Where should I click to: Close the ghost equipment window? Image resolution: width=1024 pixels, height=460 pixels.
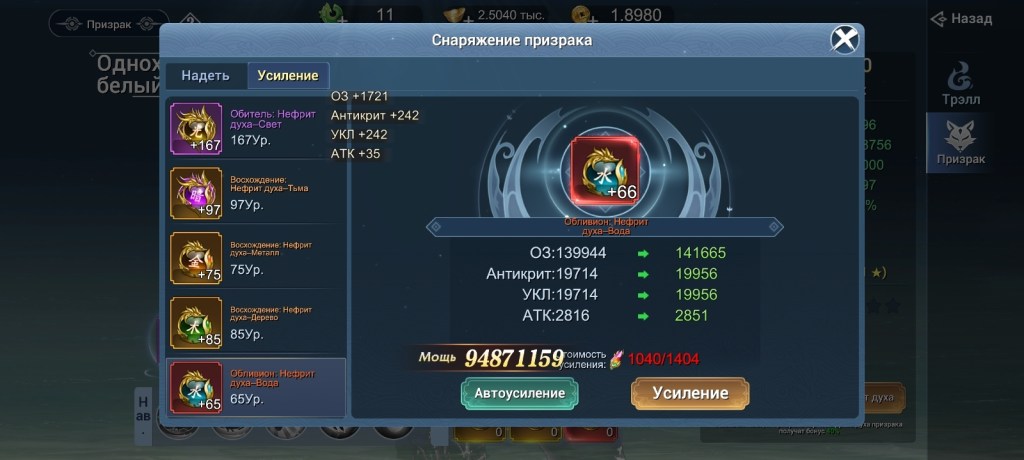tap(845, 39)
